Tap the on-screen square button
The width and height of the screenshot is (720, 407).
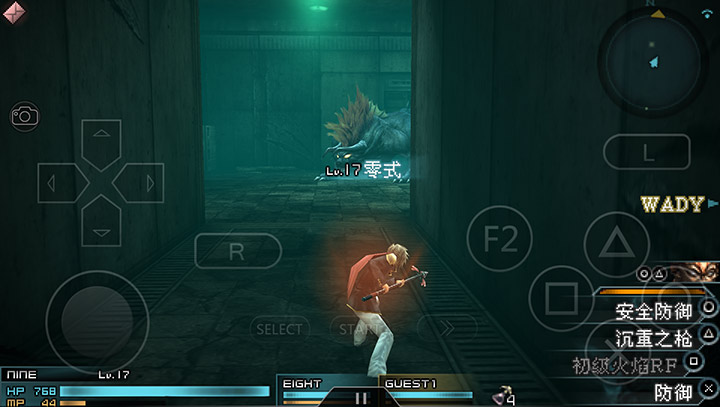(x=561, y=298)
